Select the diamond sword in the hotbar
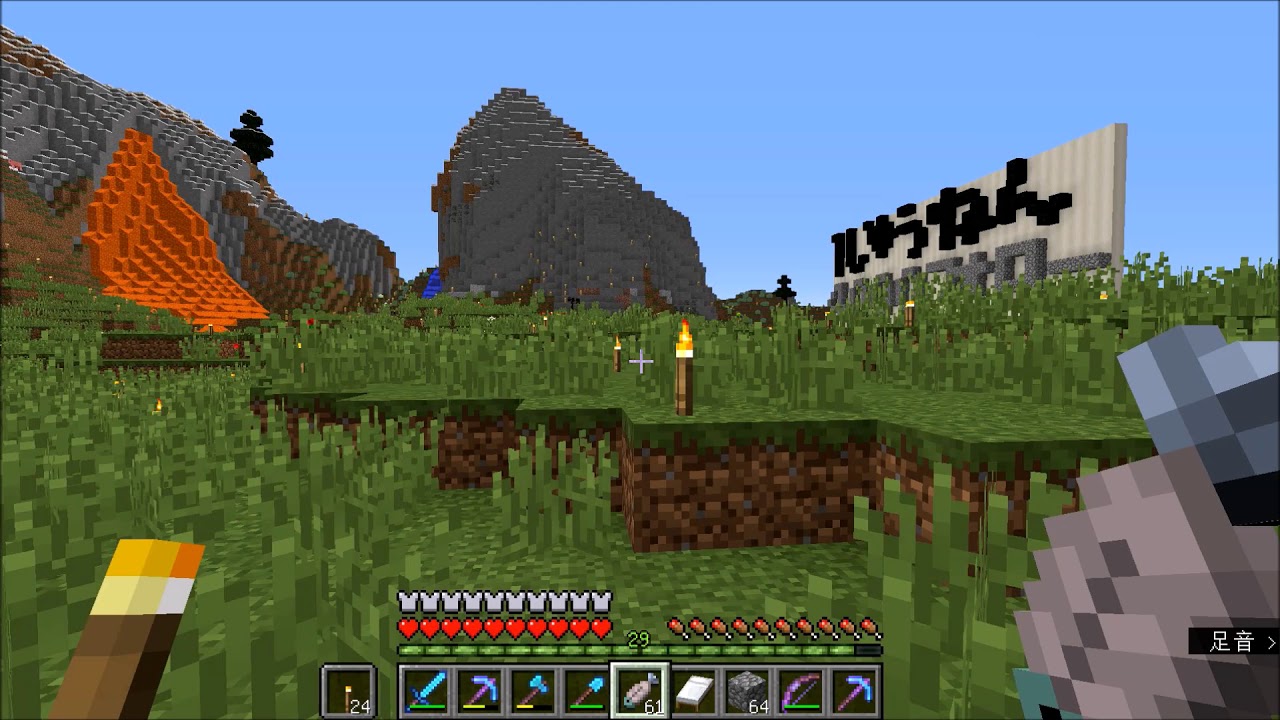 [x=425, y=694]
